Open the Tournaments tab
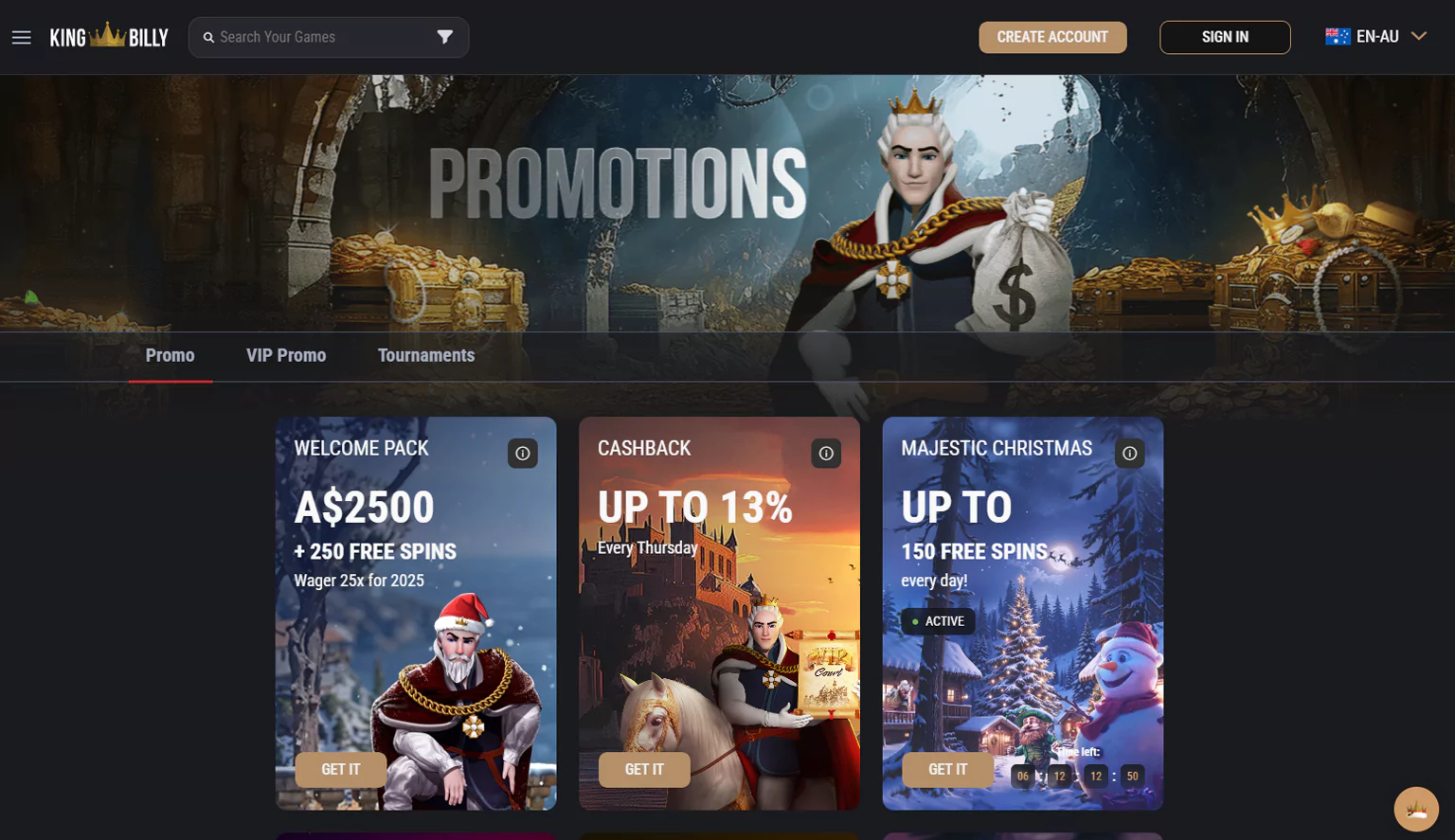 pos(426,356)
